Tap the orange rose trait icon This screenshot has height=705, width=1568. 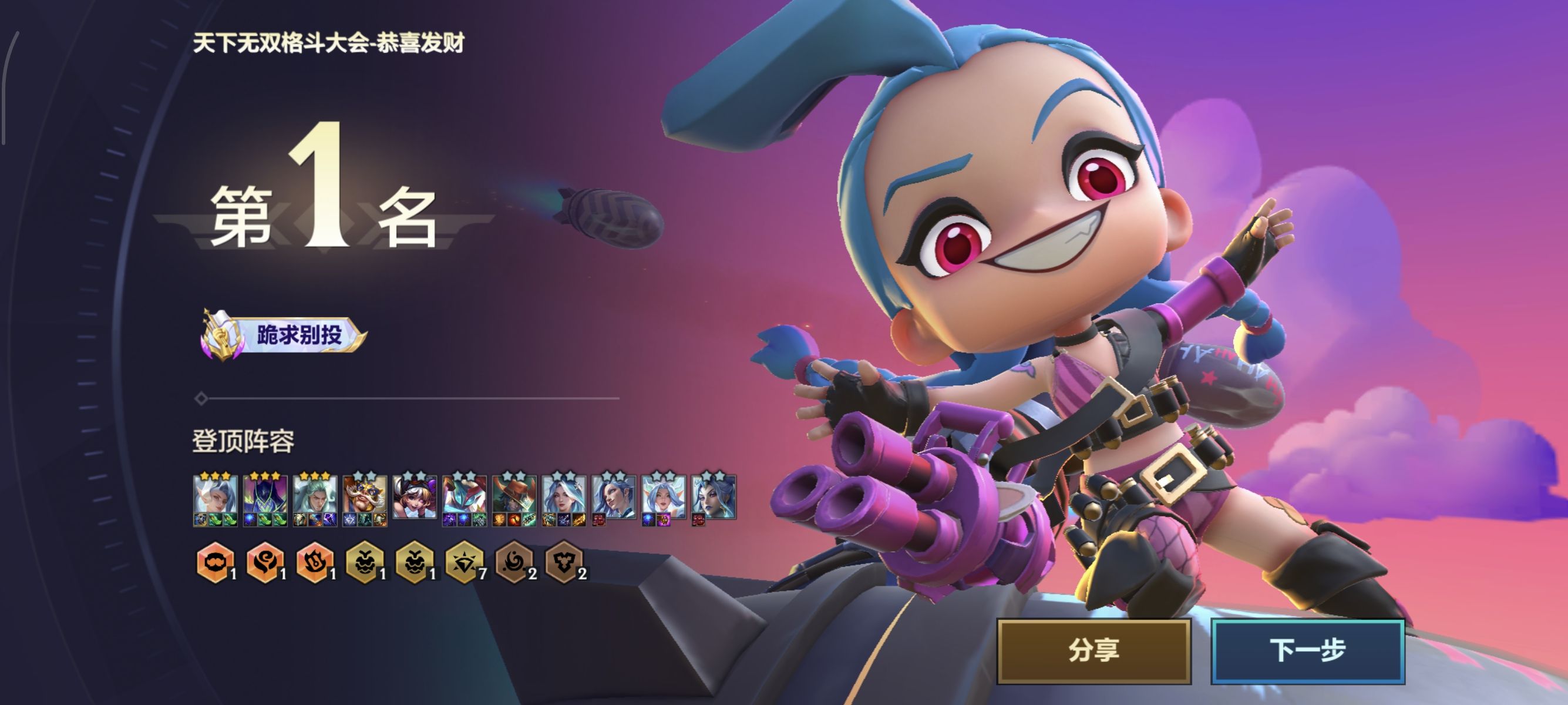265,562
